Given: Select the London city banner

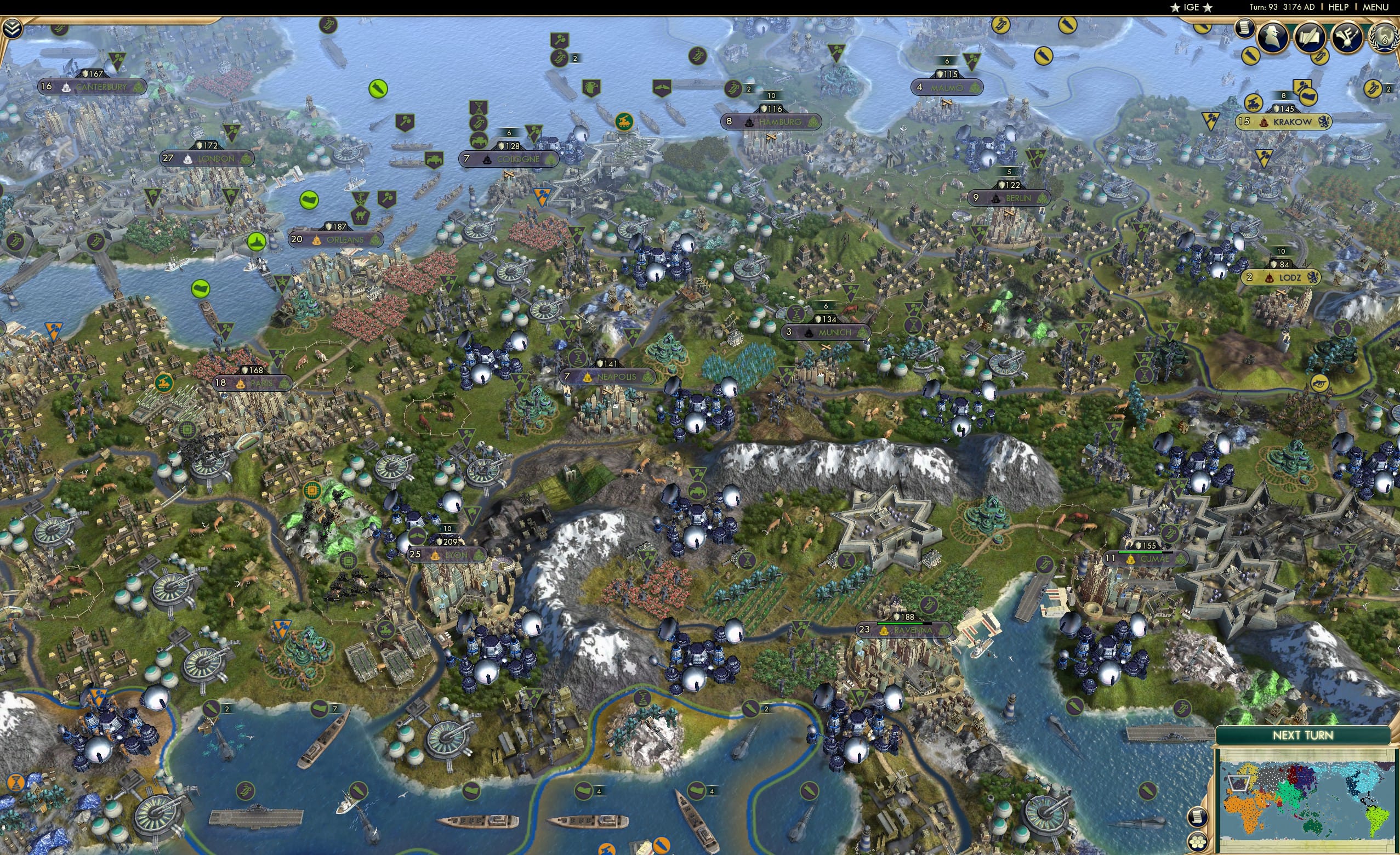Looking at the screenshot, I should pyautogui.click(x=206, y=159).
